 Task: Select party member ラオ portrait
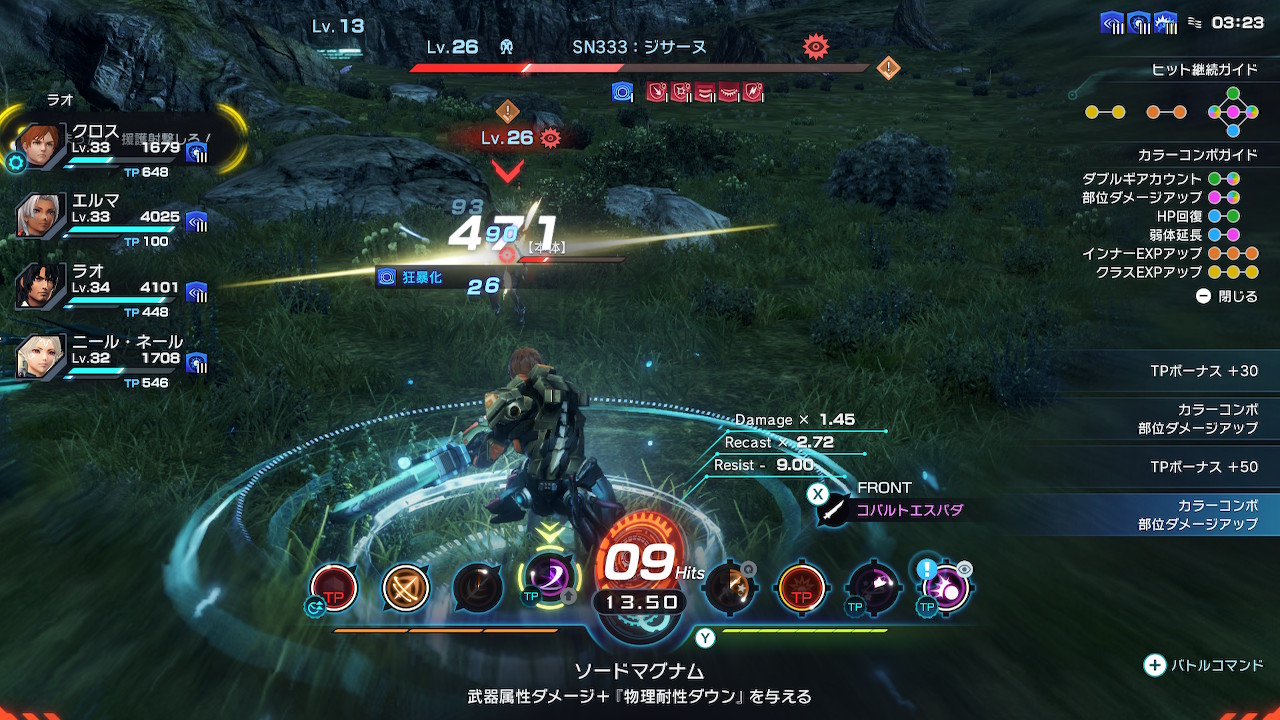[39, 285]
